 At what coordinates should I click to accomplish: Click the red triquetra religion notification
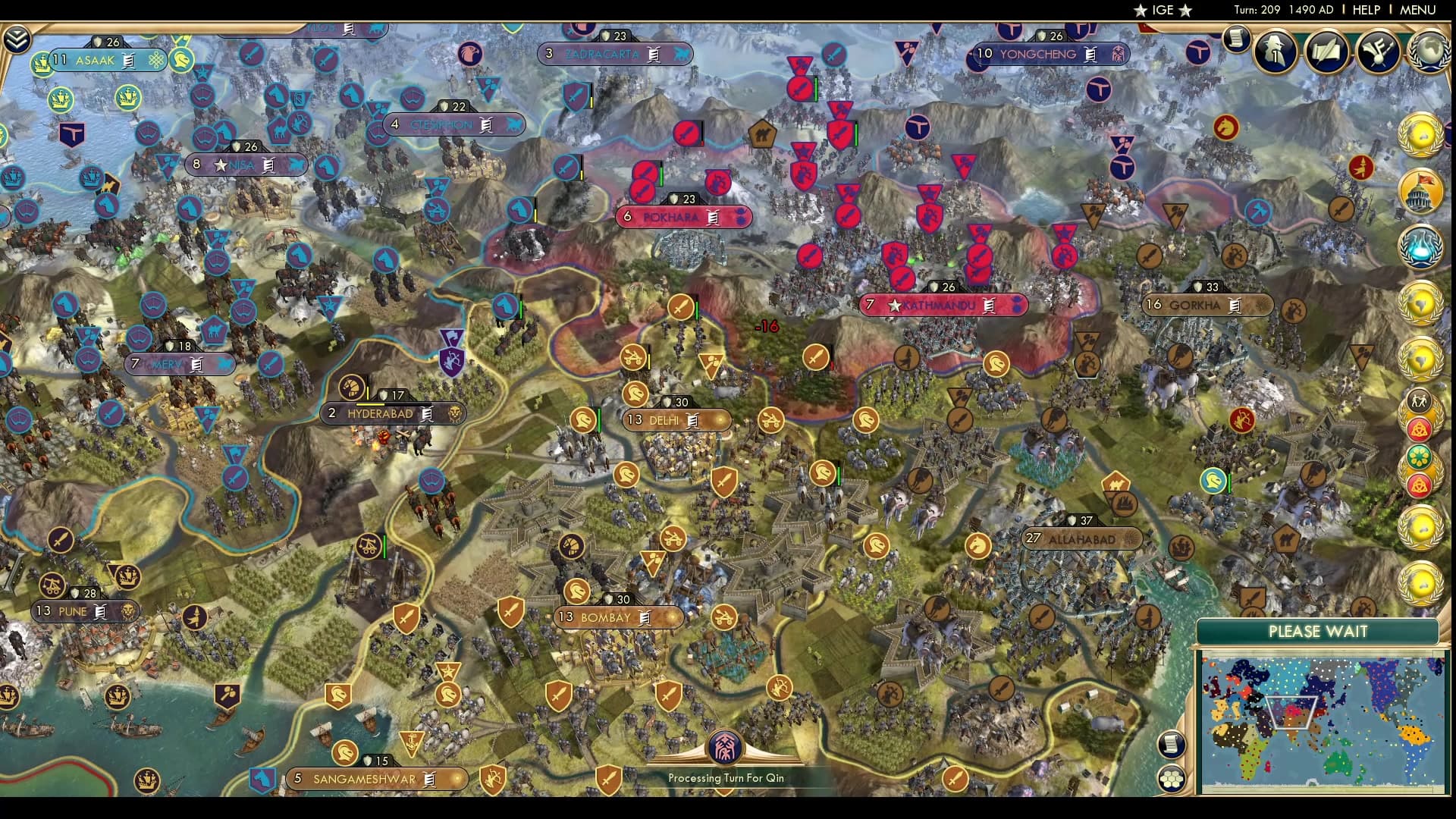[1419, 429]
